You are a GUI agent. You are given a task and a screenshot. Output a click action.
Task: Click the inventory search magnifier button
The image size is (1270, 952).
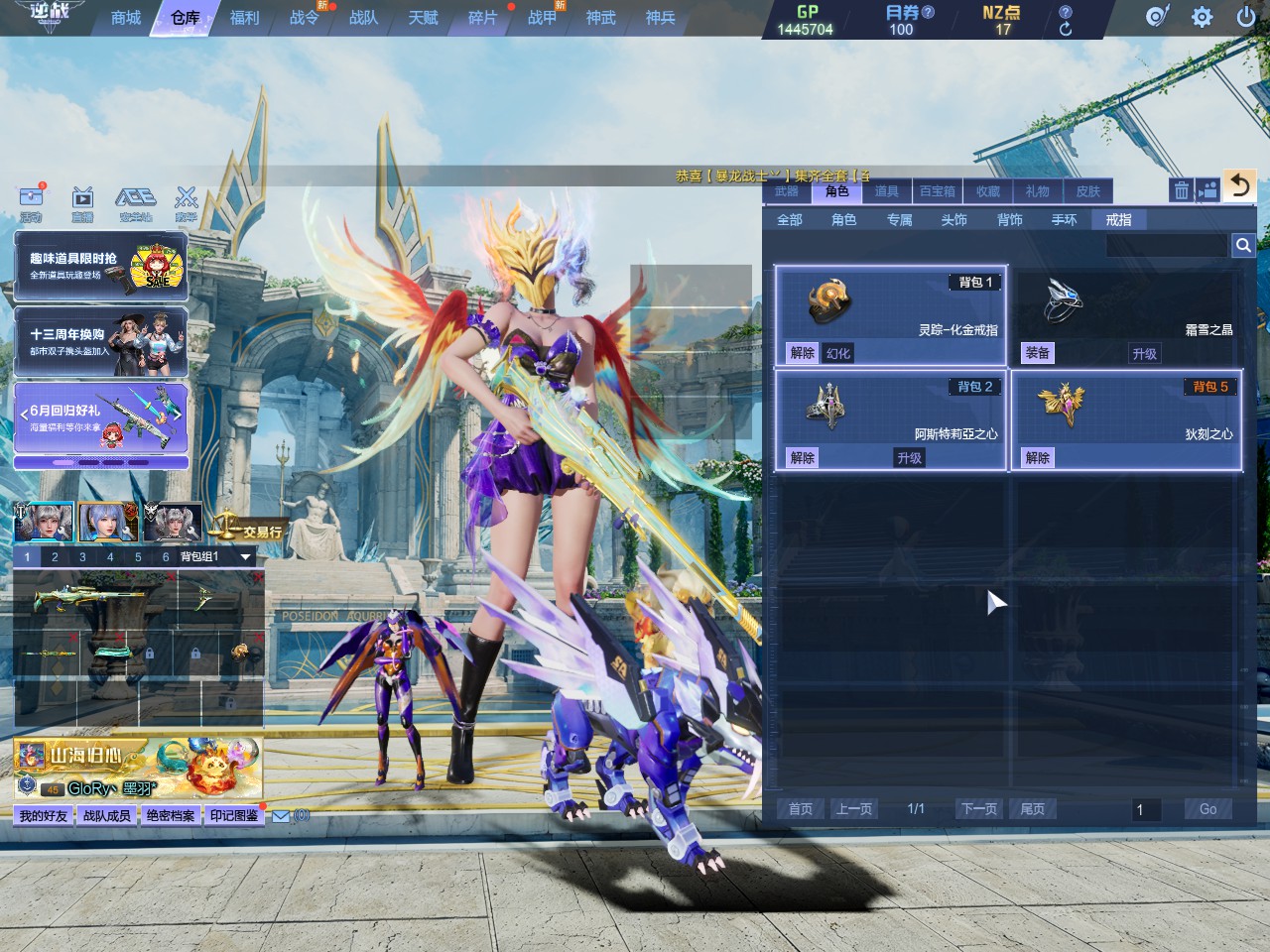click(x=1242, y=245)
